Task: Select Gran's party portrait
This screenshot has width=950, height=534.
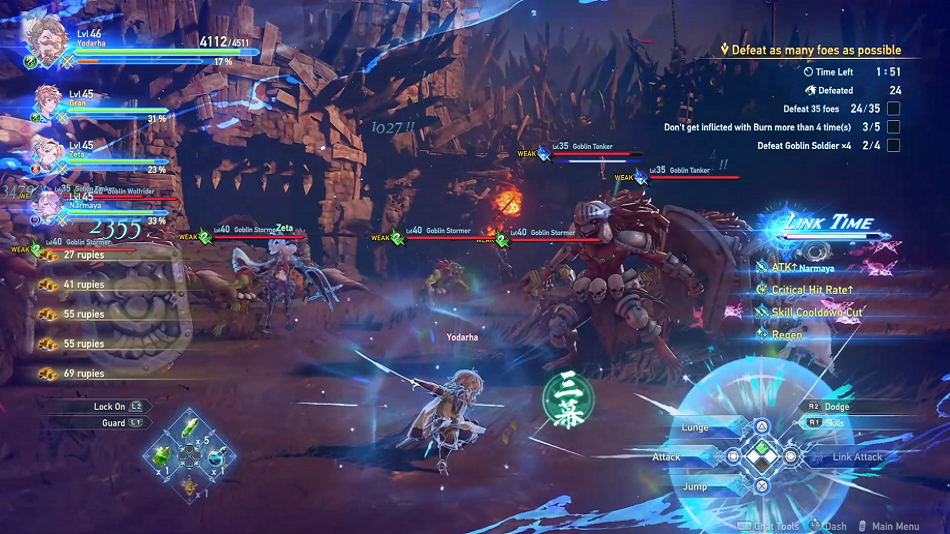Action: (x=47, y=103)
